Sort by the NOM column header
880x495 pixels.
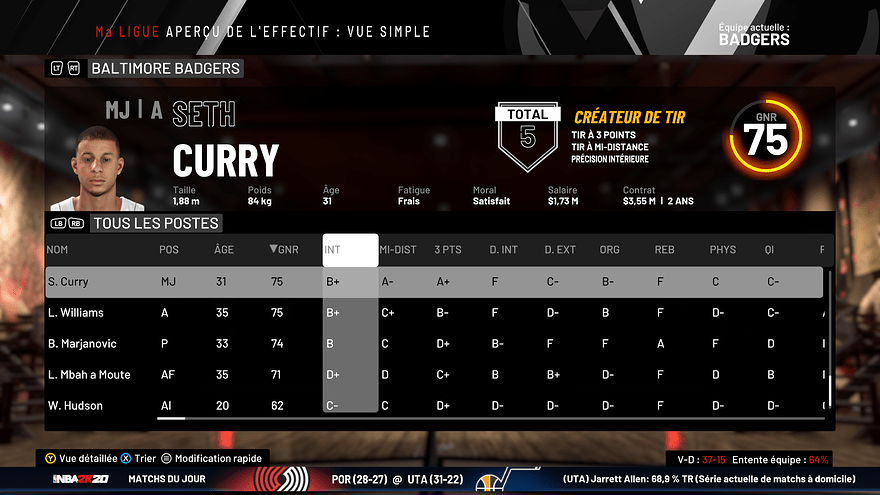click(x=57, y=250)
